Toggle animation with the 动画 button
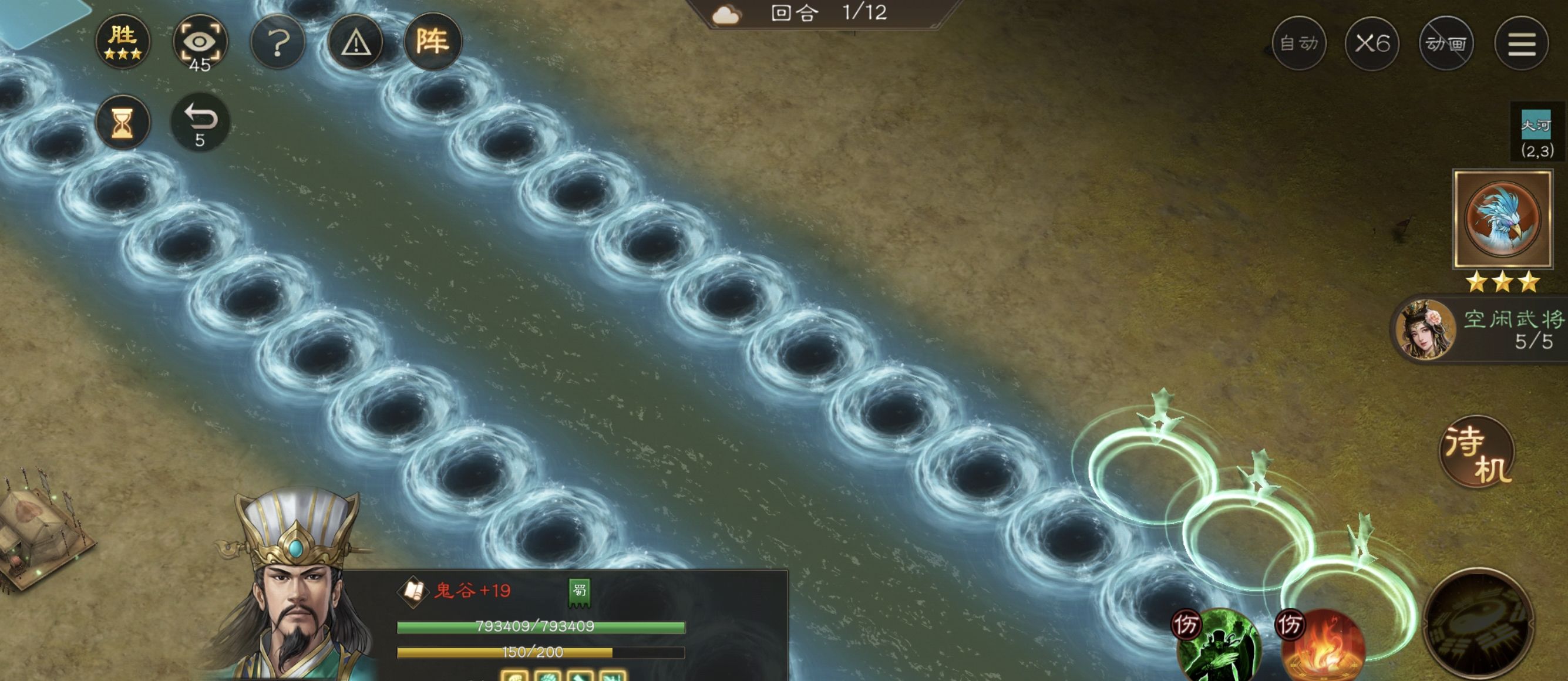The image size is (1568, 681). pyautogui.click(x=1446, y=44)
